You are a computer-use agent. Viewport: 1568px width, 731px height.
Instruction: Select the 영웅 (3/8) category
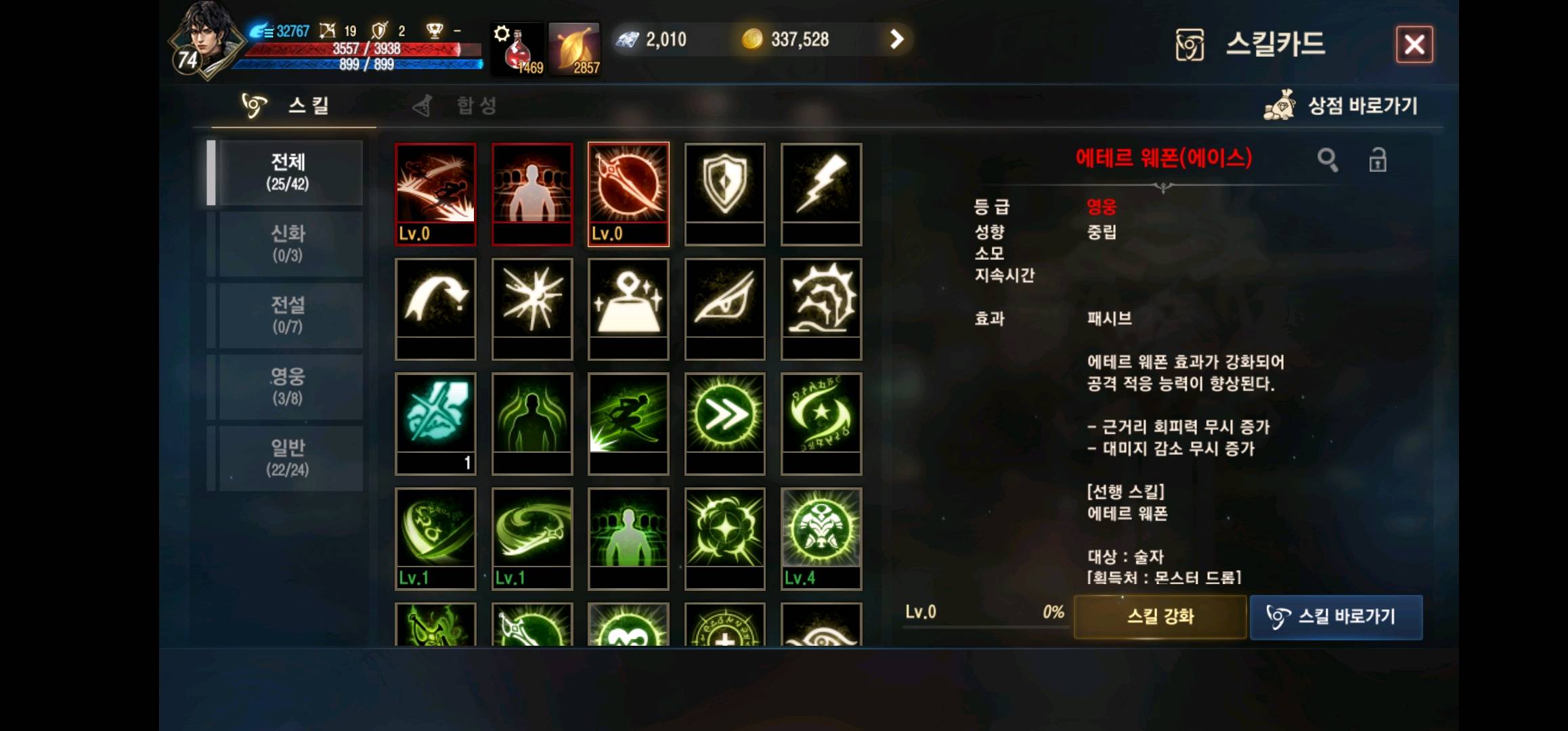coord(289,386)
